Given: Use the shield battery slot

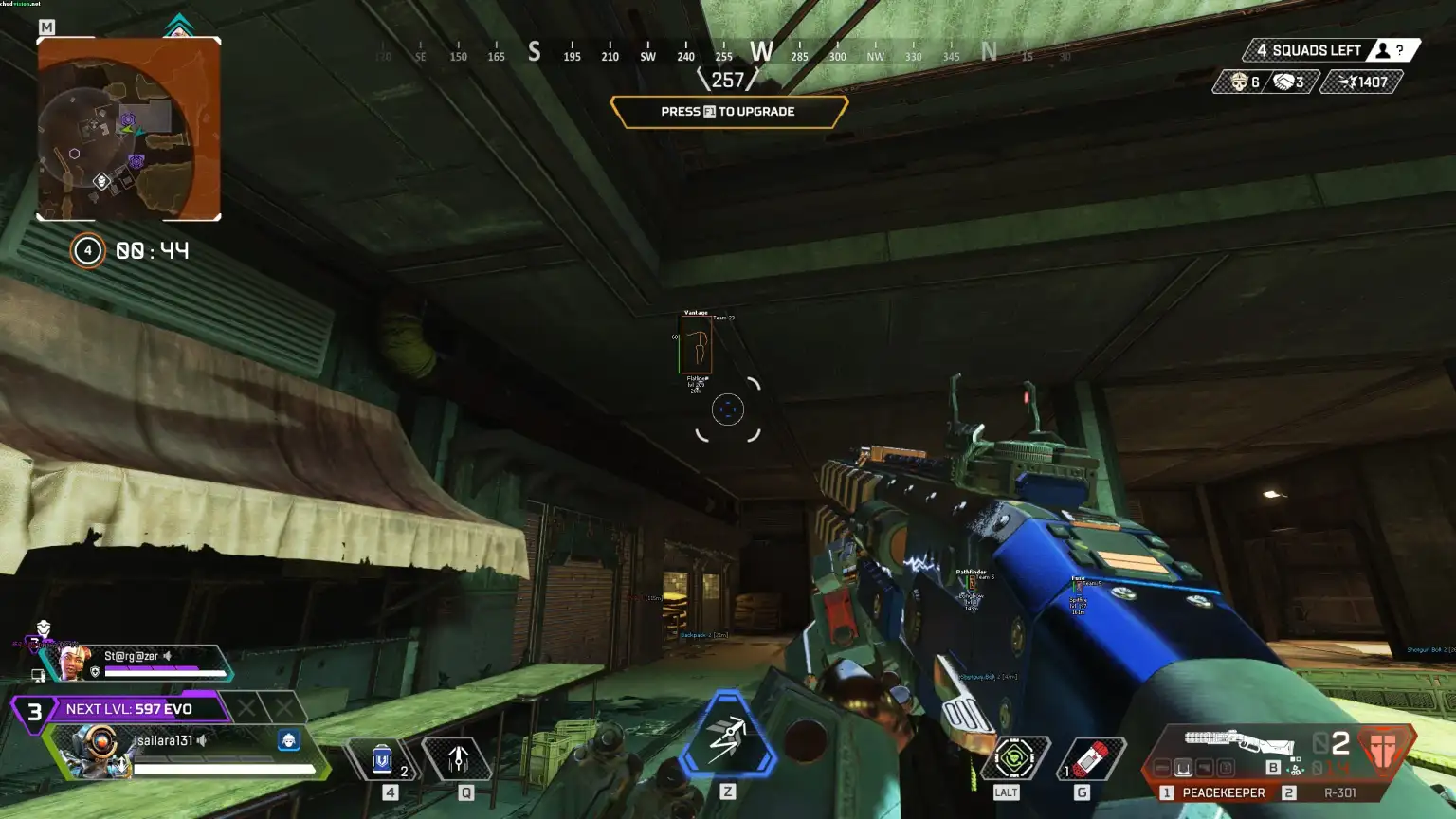Looking at the screenshot, I should [x=382, y=759].
